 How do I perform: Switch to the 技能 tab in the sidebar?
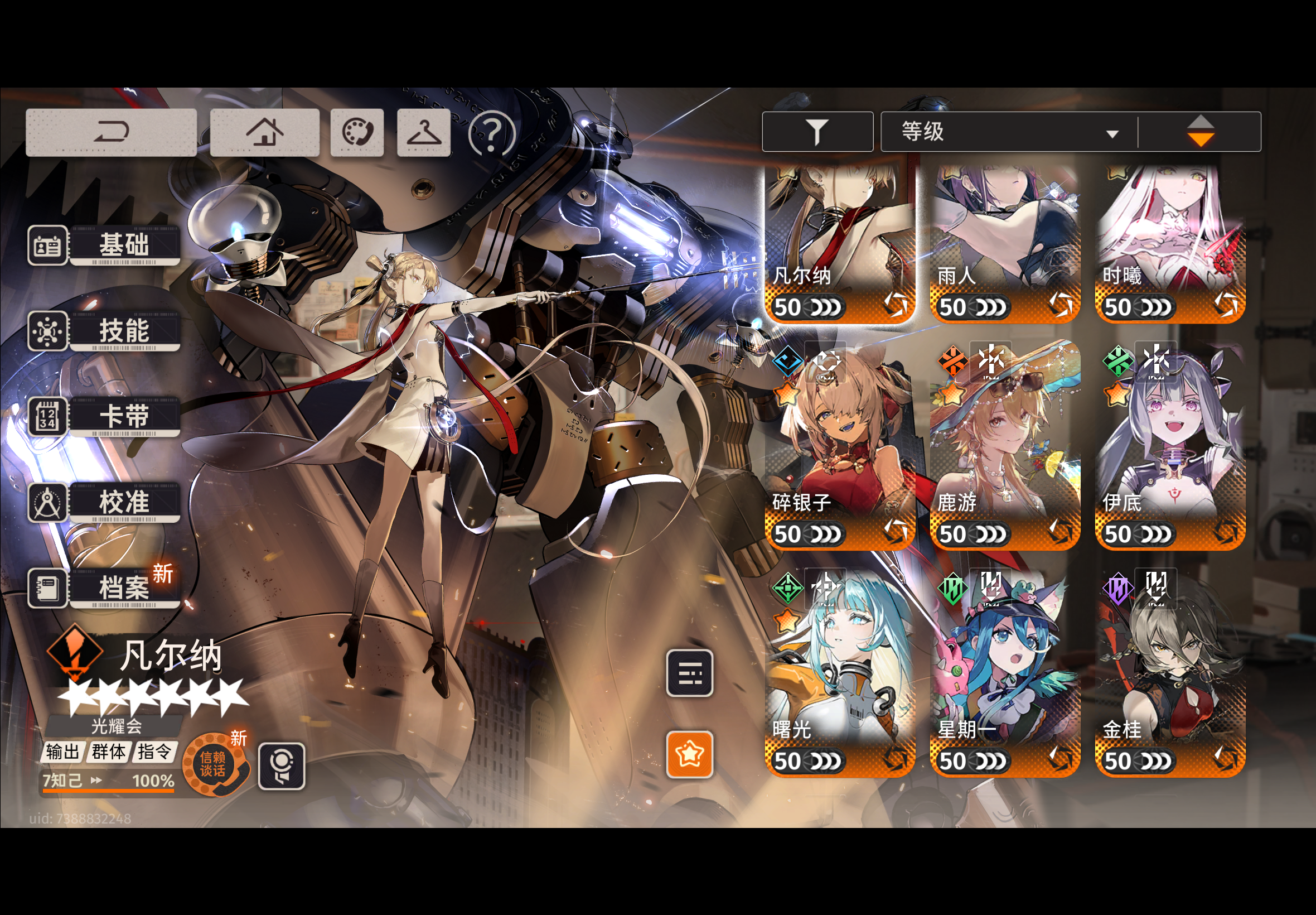pyautogui.click(x=124, y=330)
